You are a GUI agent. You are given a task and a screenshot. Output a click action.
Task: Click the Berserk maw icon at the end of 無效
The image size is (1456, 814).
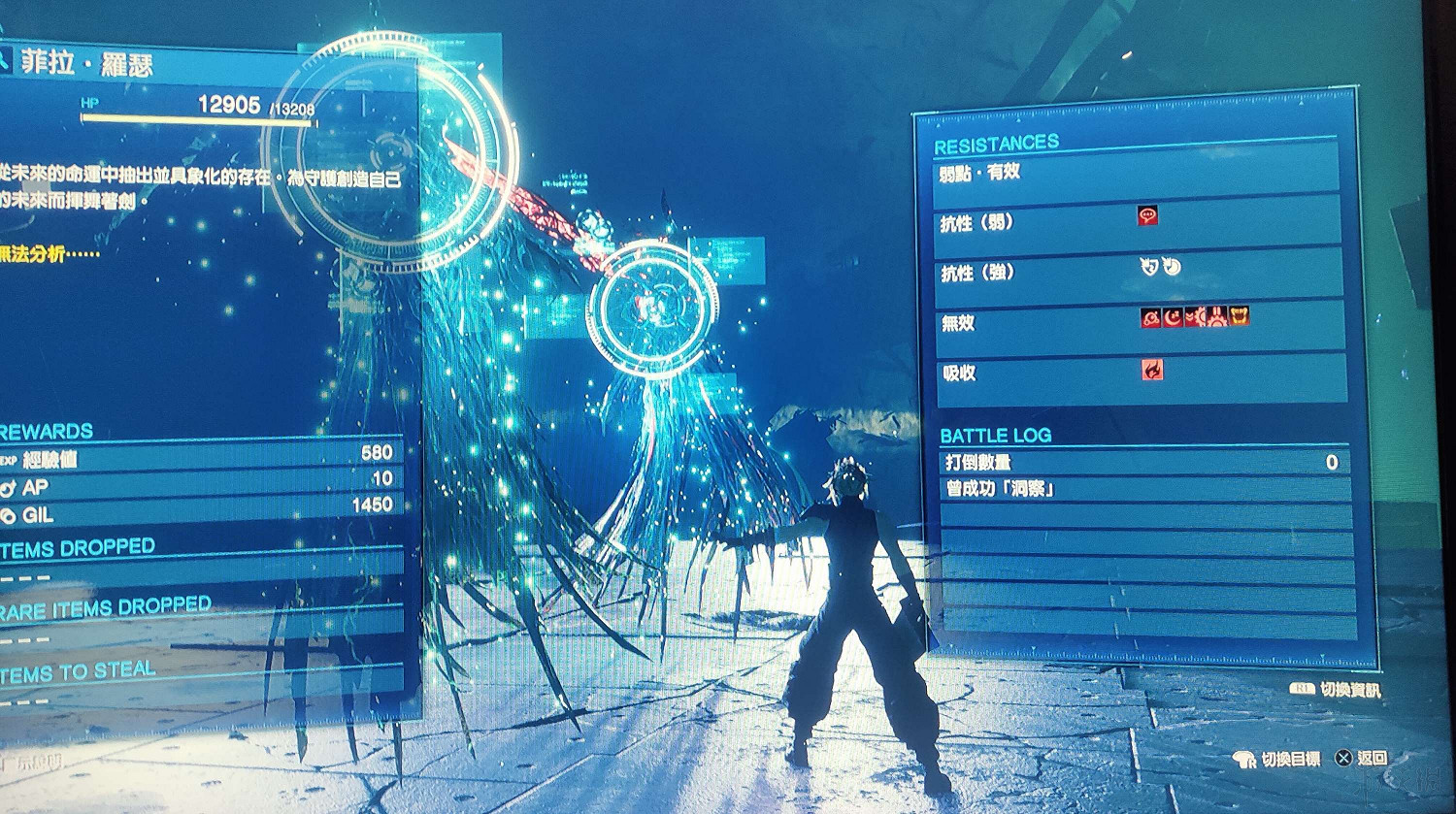[1240, 317]
